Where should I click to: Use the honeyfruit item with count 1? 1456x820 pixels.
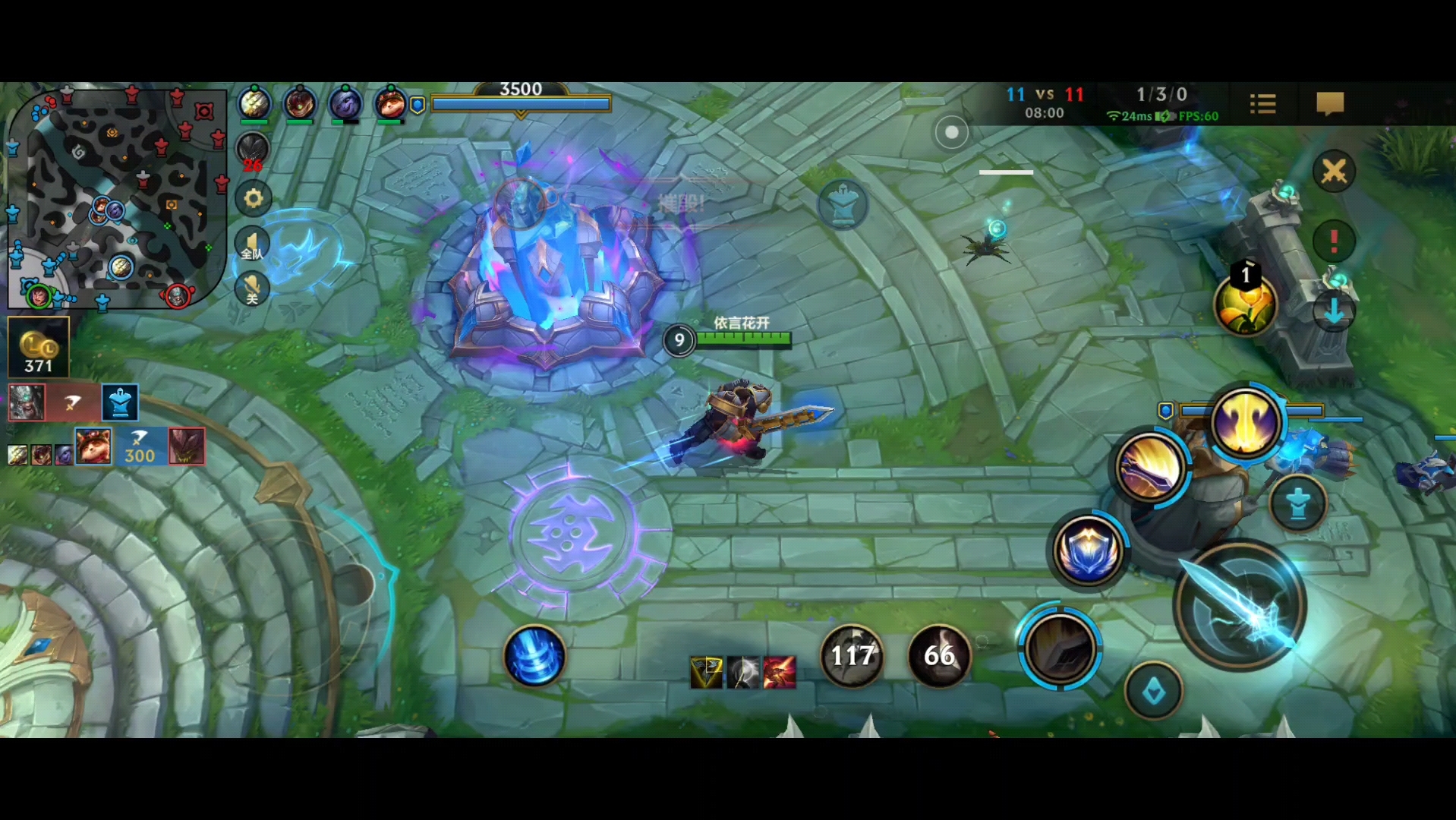tap(1246, 304)
